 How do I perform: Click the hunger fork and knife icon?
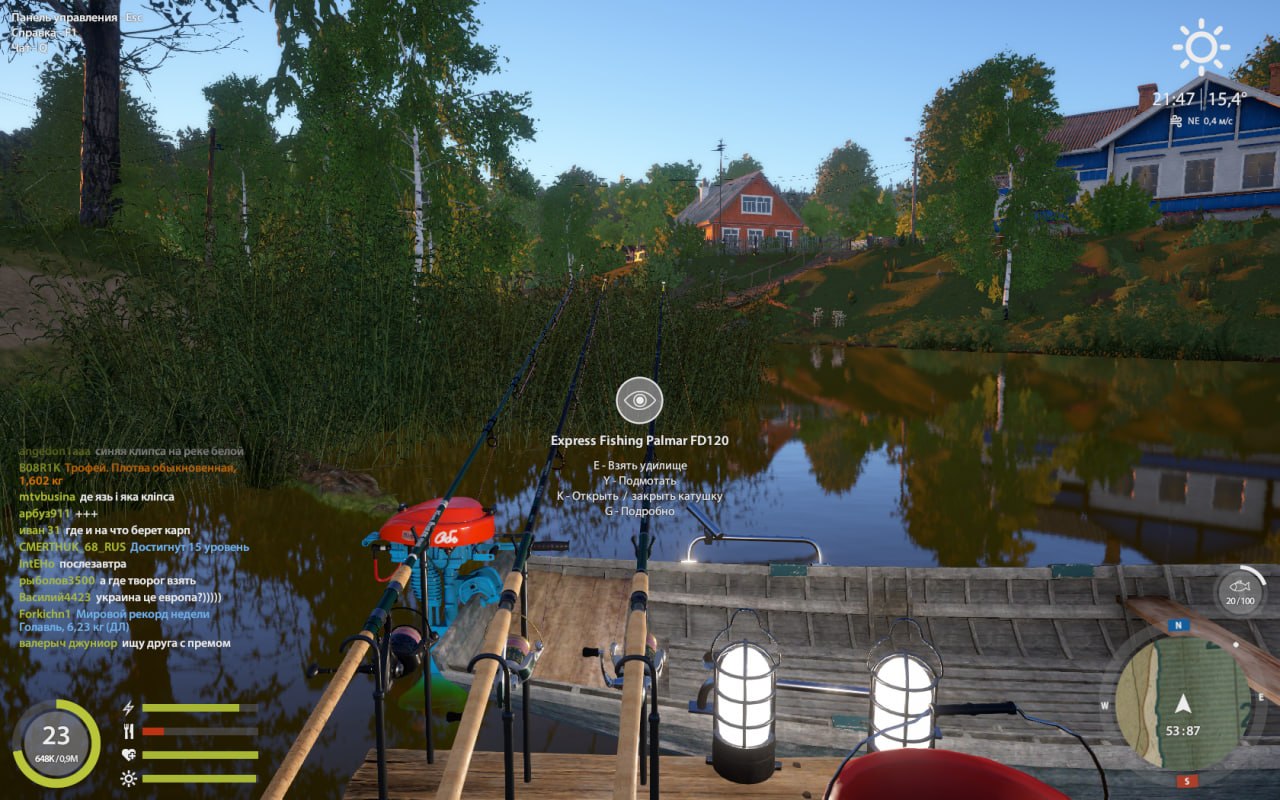tap(127, 731)
